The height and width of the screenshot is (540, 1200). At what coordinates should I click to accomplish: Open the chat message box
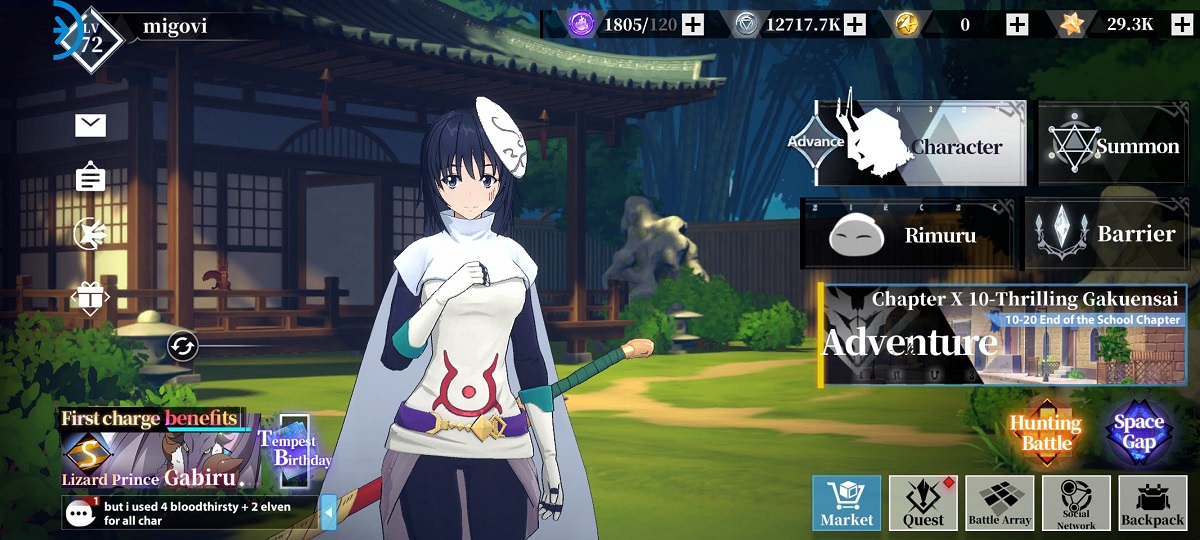click(x=190, y=513)
